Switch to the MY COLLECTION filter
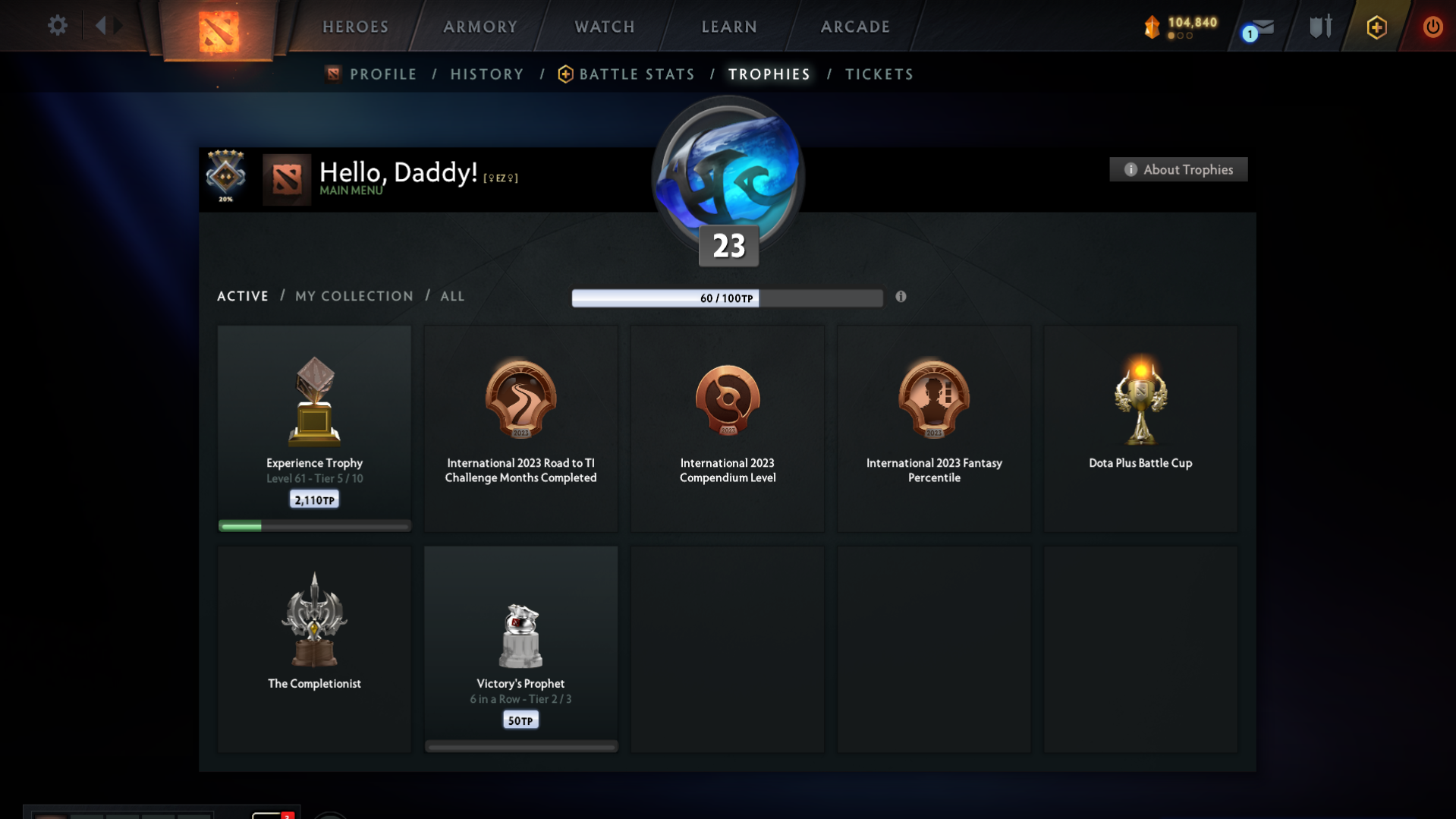The width and height of the screenshot is (1456, 819). click(x=354, y=296)
